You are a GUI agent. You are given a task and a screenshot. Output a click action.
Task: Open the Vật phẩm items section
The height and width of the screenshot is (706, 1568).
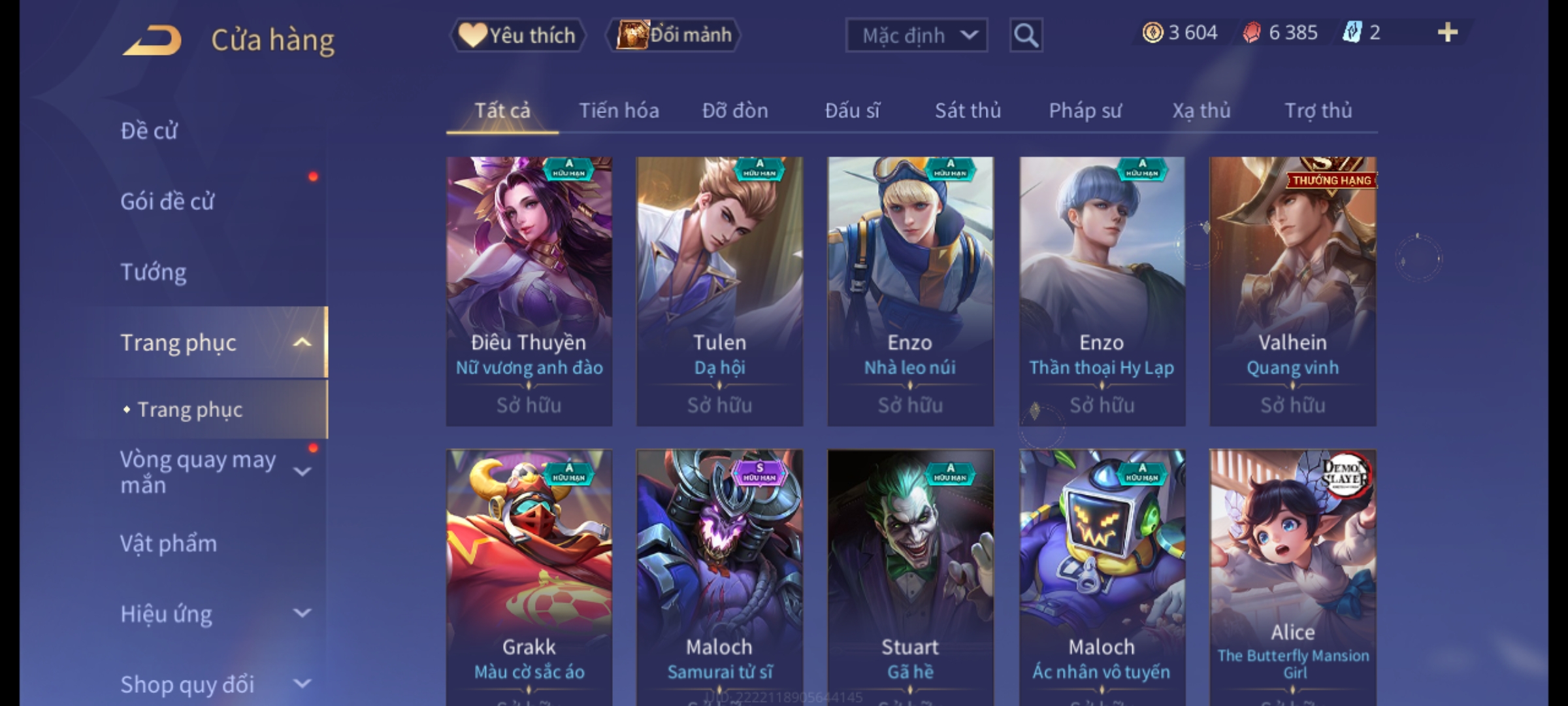tap(169, 544)
